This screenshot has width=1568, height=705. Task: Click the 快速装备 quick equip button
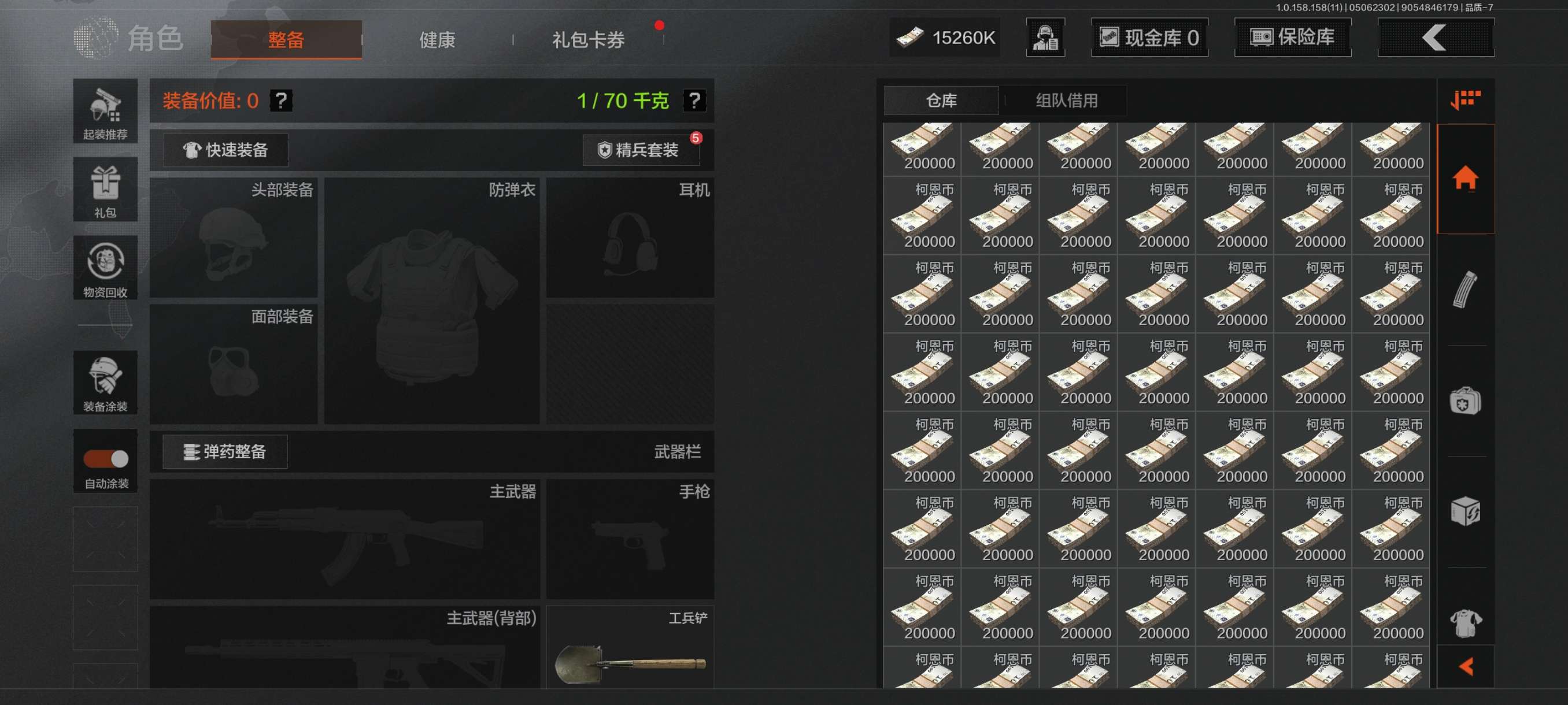point(224,150)
